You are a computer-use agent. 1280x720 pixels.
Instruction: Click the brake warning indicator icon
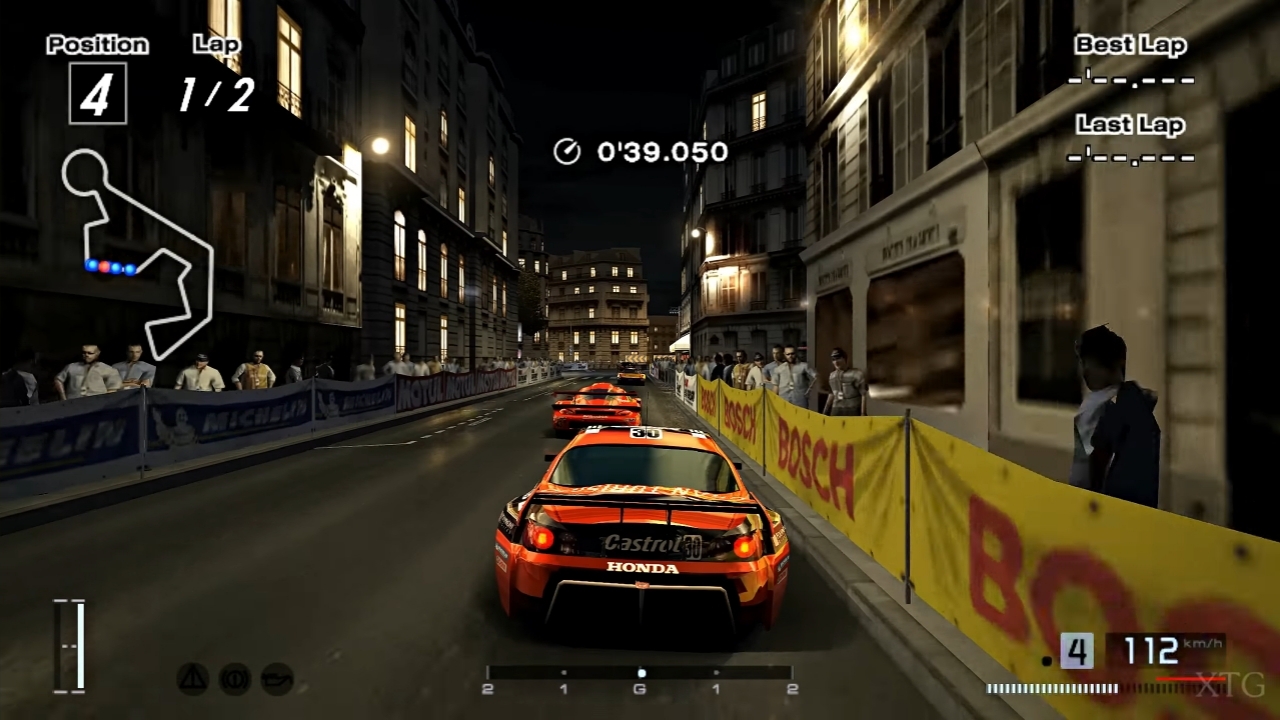(235, 679)
